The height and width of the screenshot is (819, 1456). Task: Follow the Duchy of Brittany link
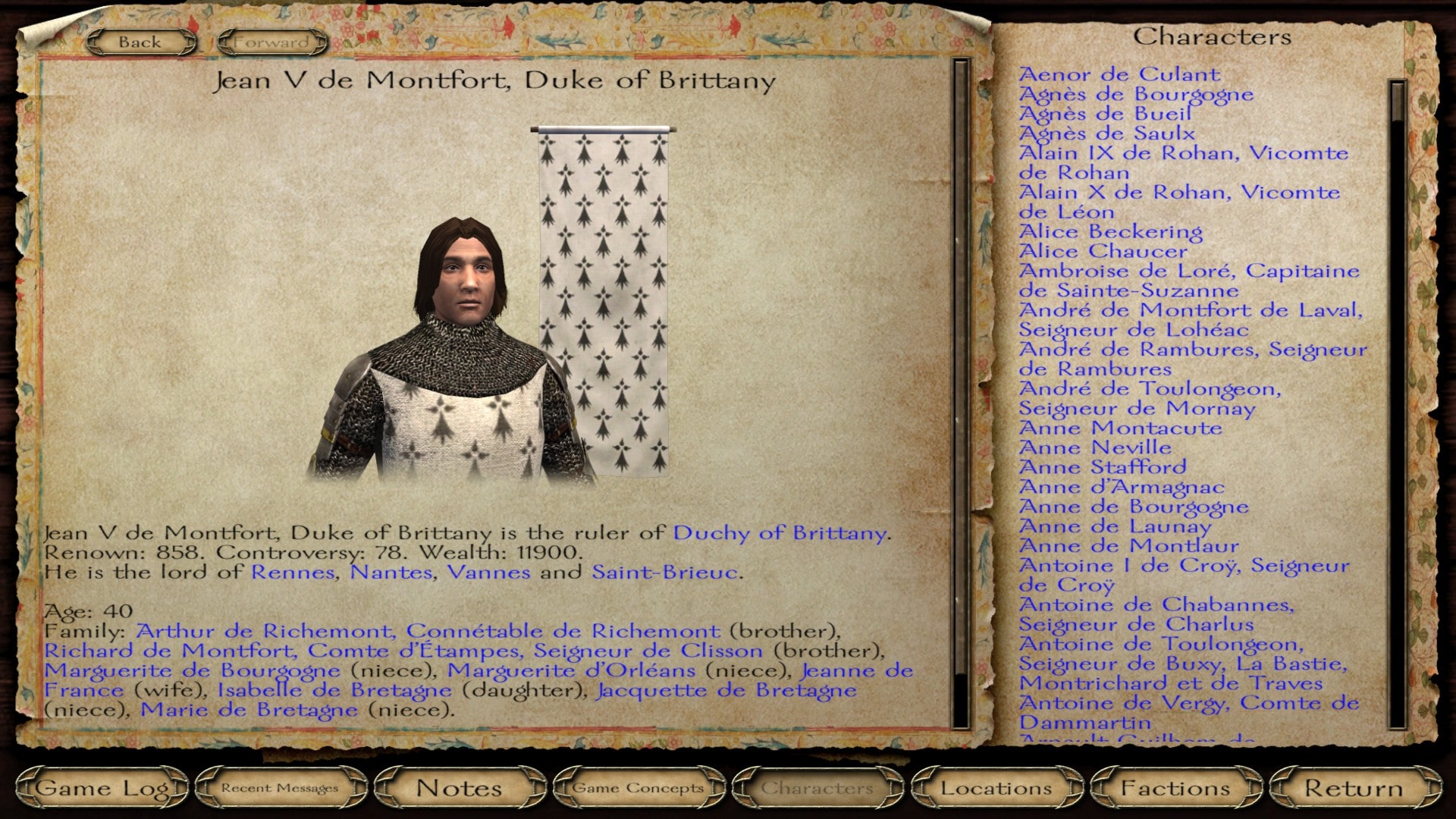point(779,533)
